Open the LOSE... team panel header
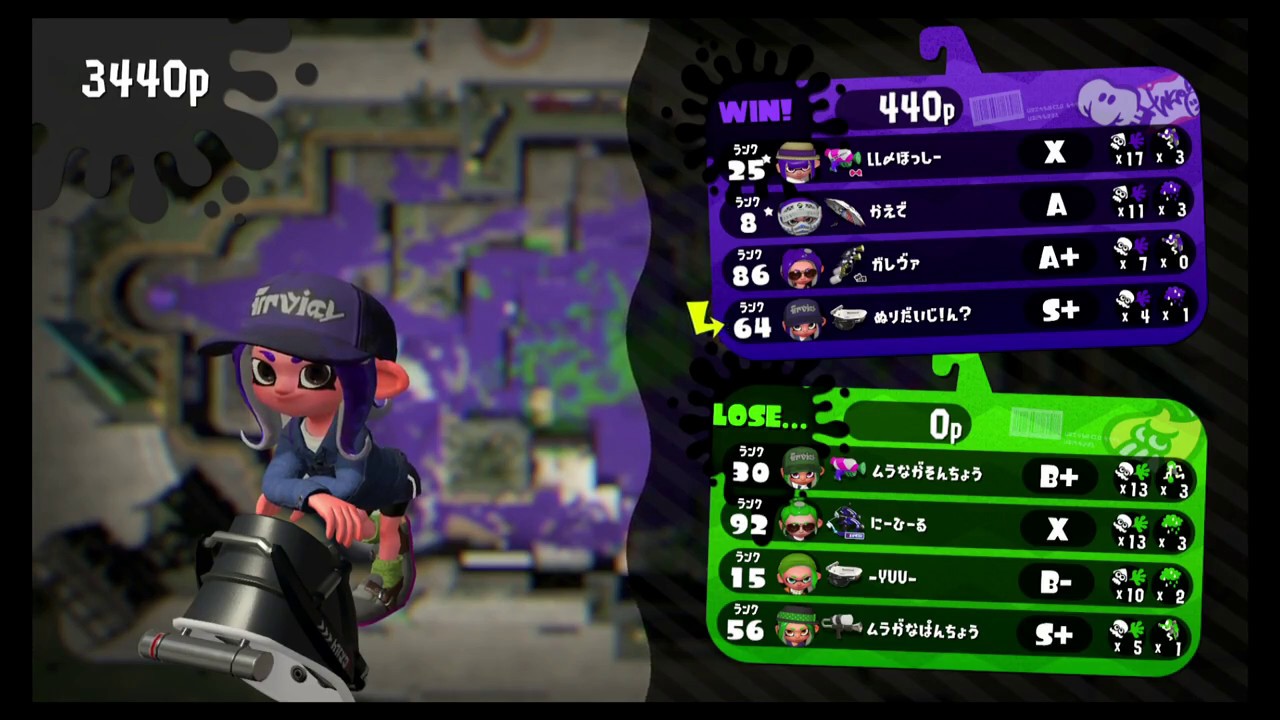Screen dimensions: 1280x720 pyautogui.click(x=760, y=417)
